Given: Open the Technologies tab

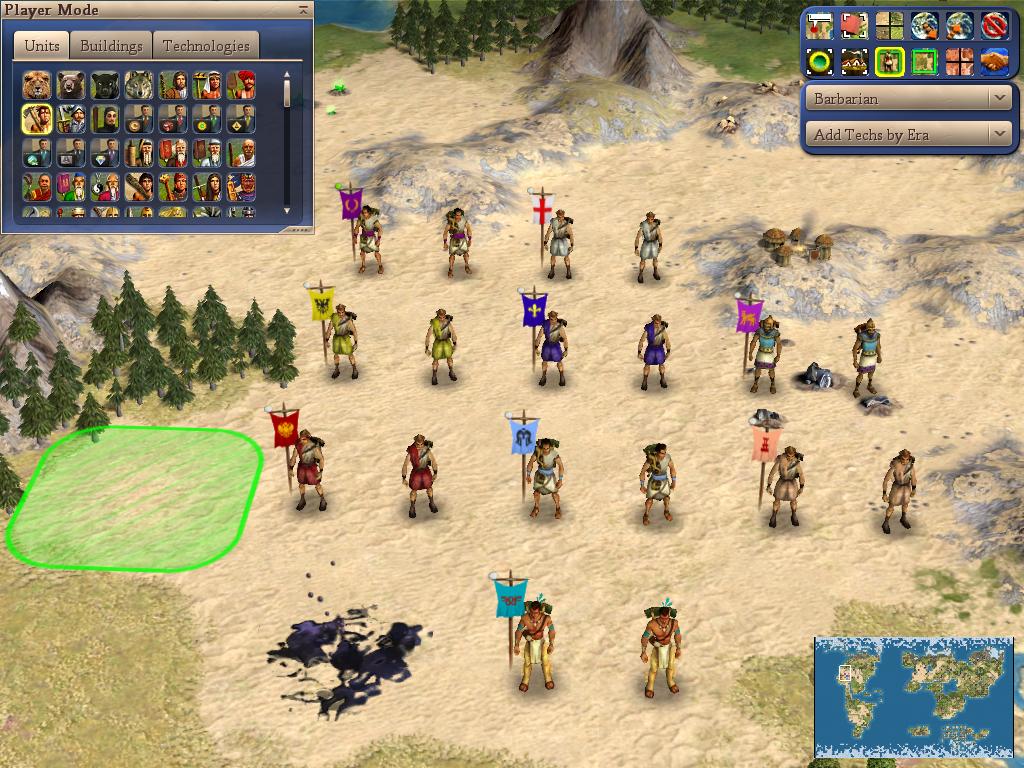Looking at the screenshot, I should 205,46.
